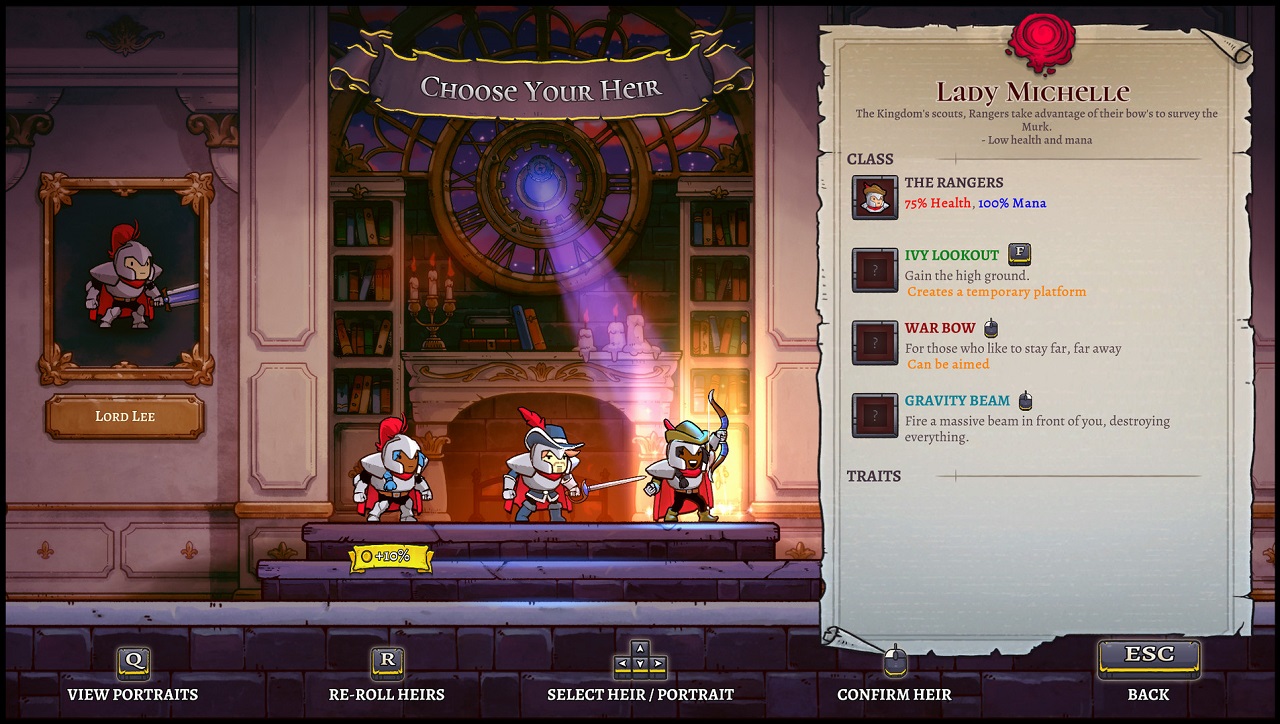The image size is (1280, 724).
Task: Click View Portraits
Action: tap(132, 694)
